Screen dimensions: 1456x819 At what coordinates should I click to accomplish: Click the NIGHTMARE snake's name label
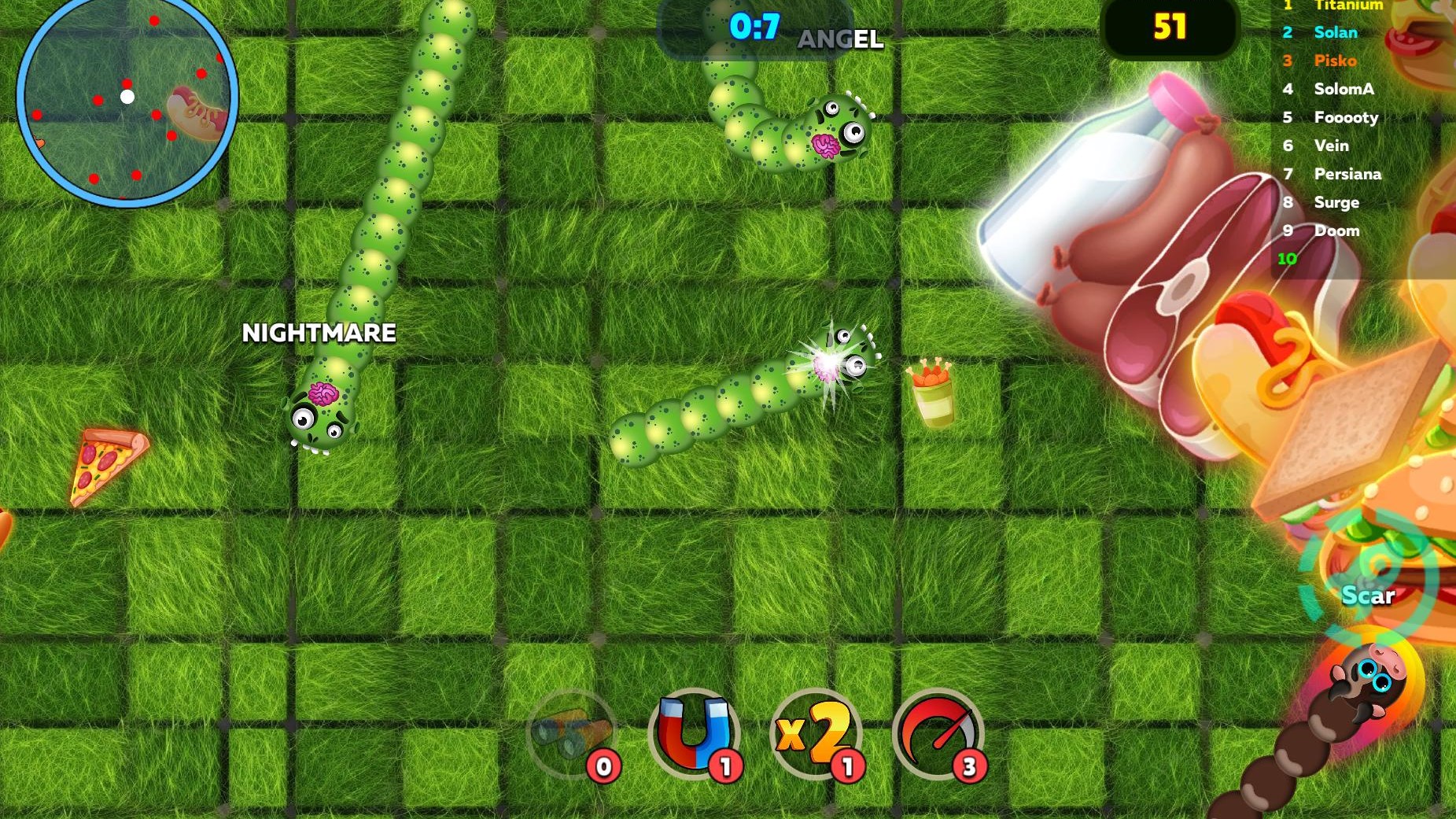coord(319,334)
